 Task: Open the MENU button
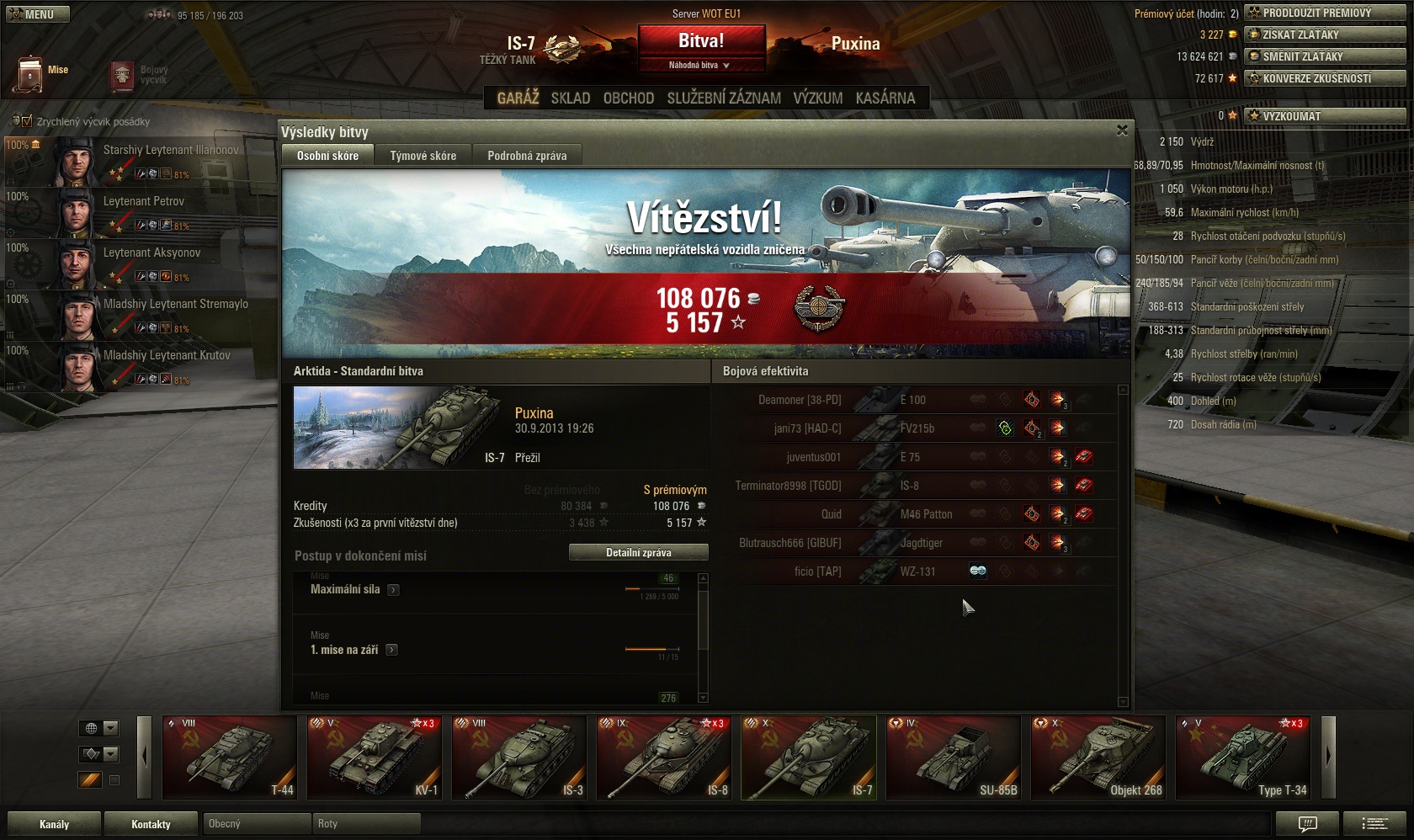click(x=37, y=14)
